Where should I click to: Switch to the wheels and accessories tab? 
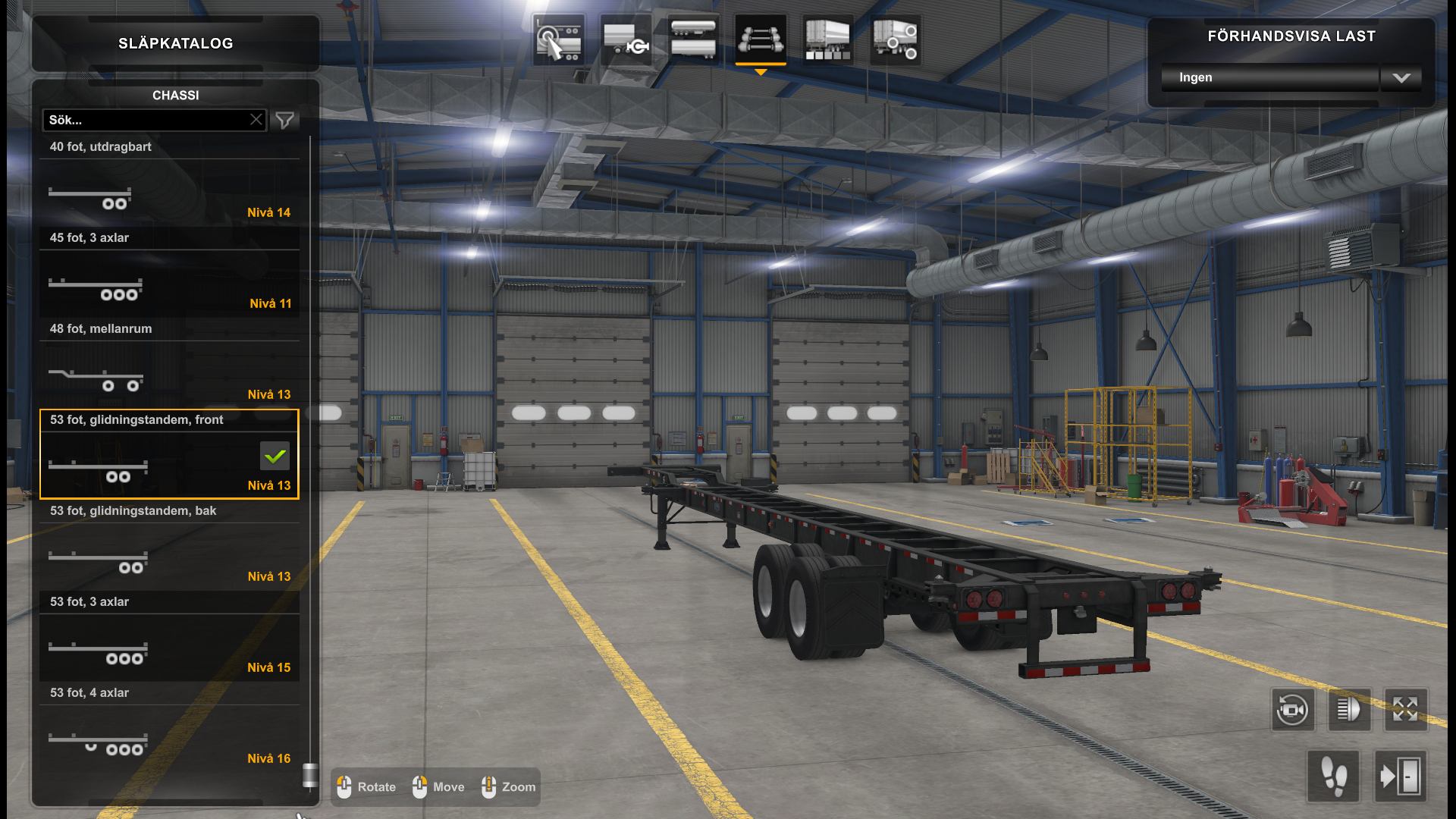tap(895, 39)
